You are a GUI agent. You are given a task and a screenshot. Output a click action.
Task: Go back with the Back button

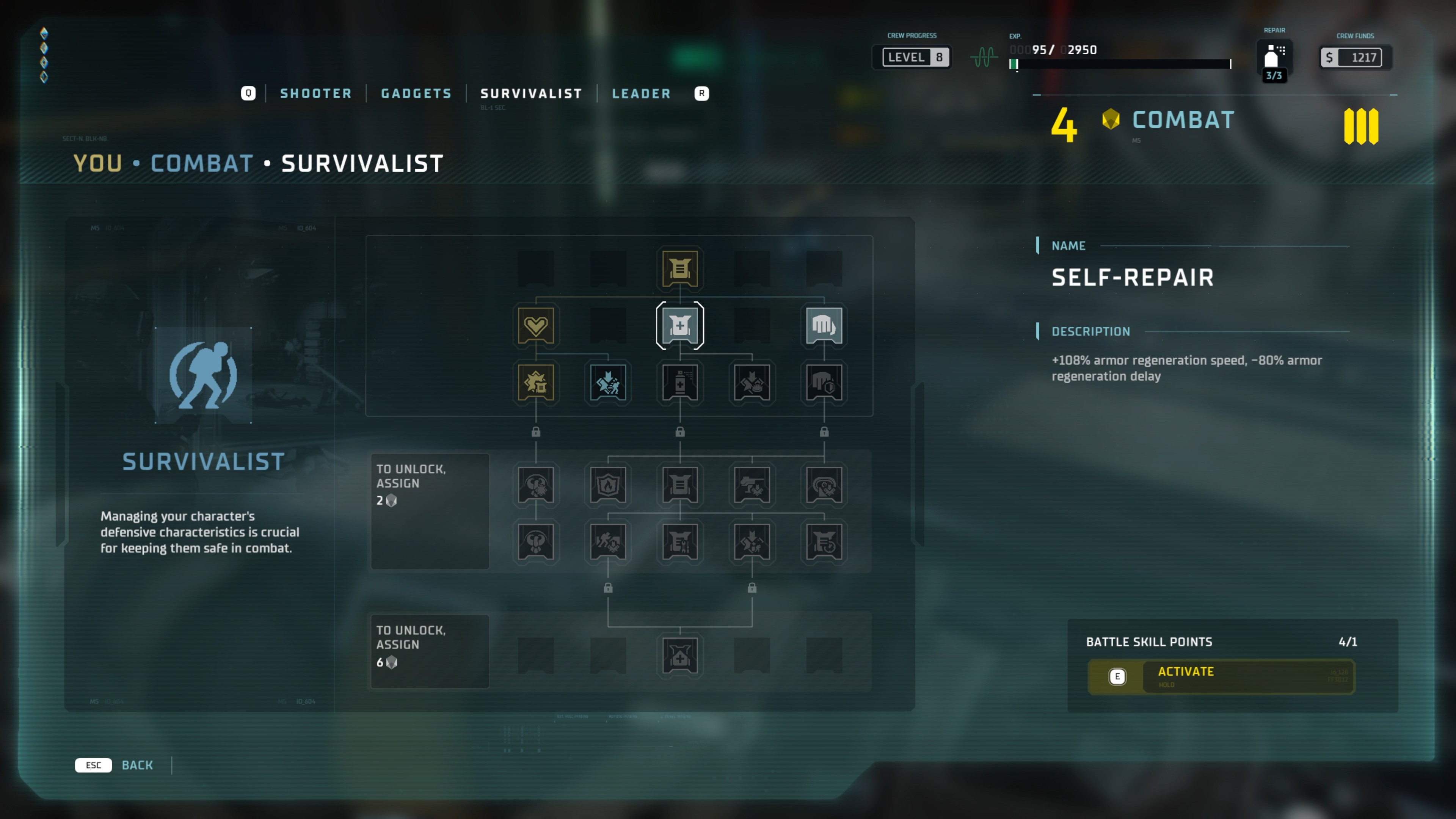[137, 765]
